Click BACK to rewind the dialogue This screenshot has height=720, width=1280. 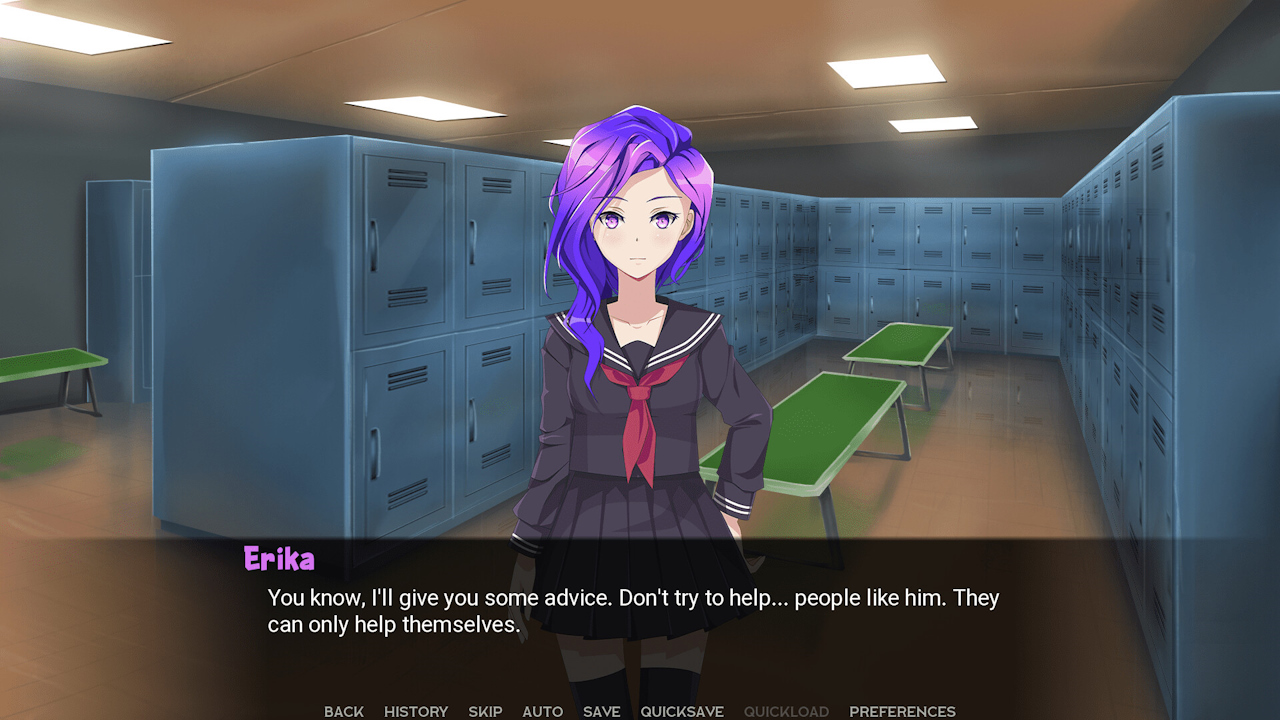343,711
